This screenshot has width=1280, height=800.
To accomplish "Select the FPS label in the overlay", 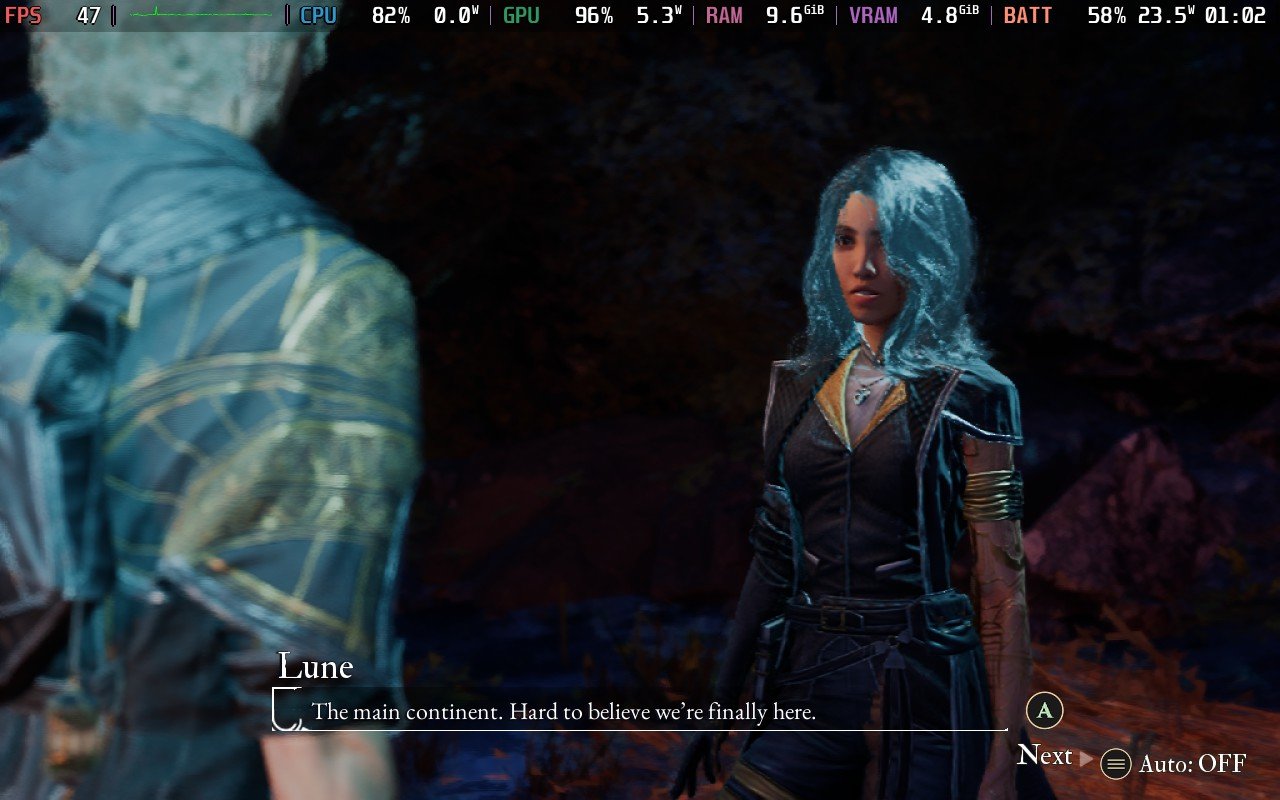I will point(22,15).
